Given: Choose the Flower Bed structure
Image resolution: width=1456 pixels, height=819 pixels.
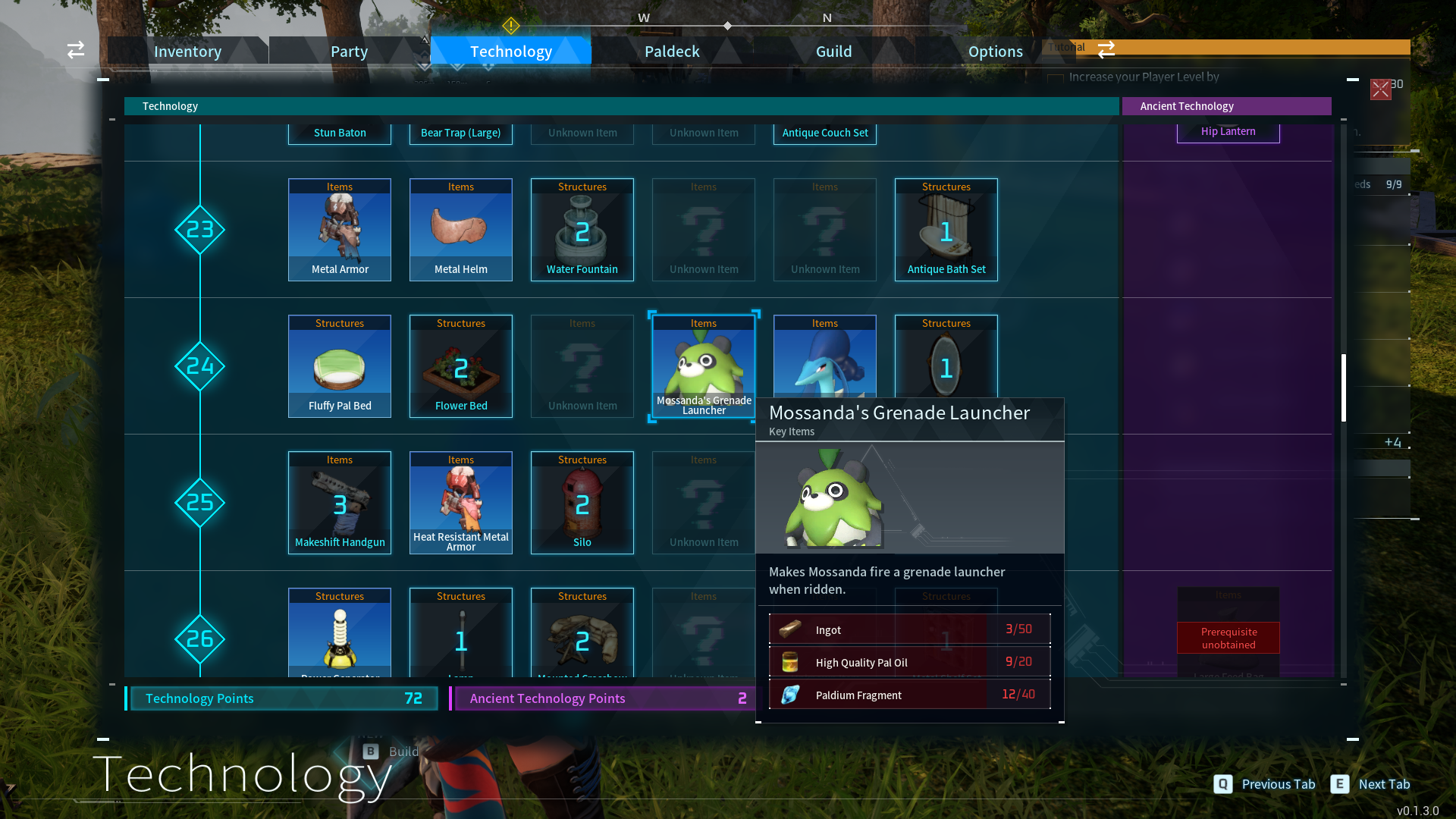Looking at the screenshot, I should pyautogui.click(x=460, y=366).
